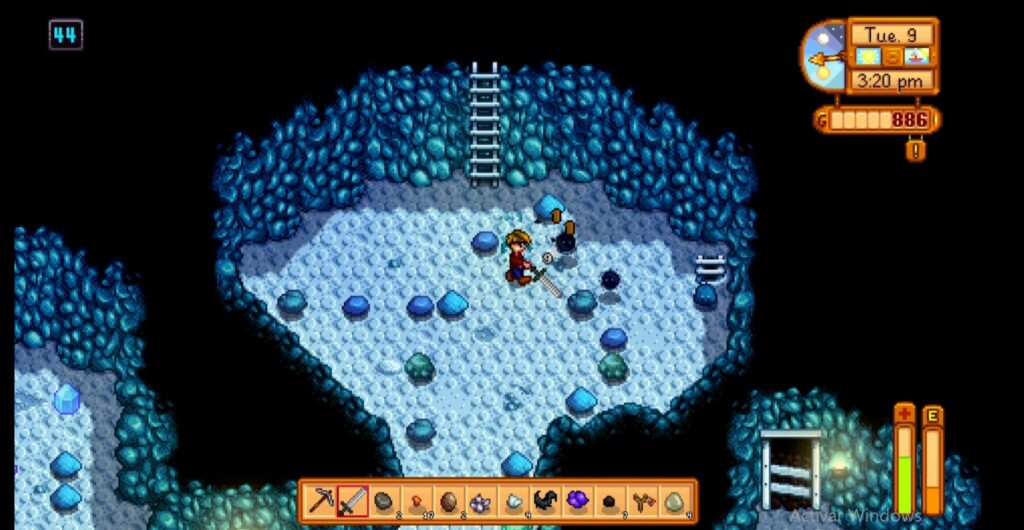This screenshot has width=1024, height=530.
Task: Select the gray stone stack
Action: pyautogui.click(x=383, y=500)
